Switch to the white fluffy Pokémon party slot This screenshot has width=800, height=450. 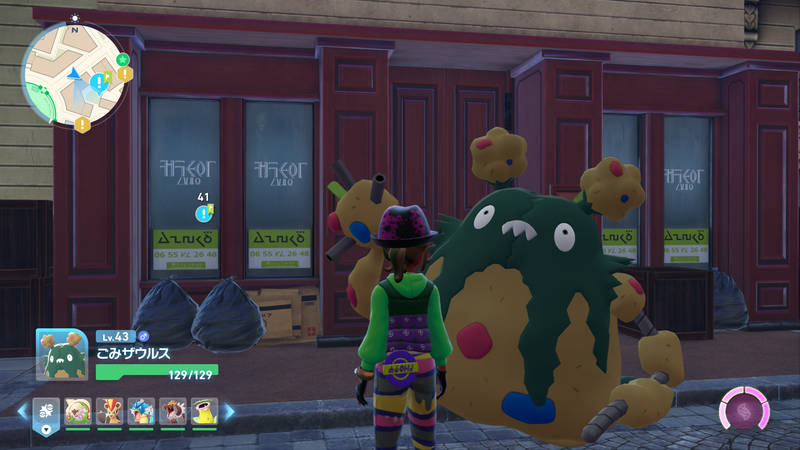tap(78, 411)
